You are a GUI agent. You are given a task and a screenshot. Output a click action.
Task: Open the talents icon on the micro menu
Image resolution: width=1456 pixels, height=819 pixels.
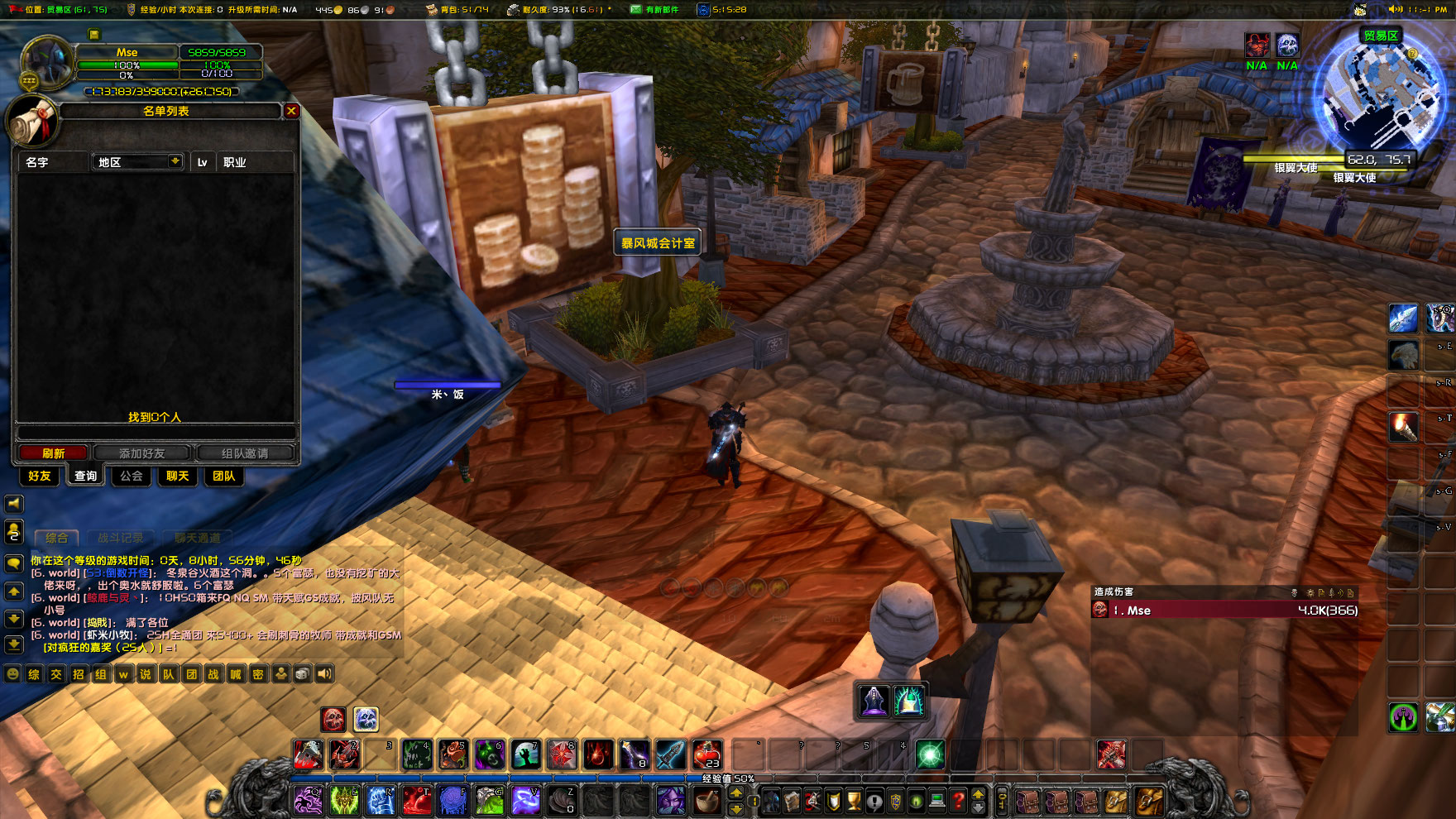[812, 800]
